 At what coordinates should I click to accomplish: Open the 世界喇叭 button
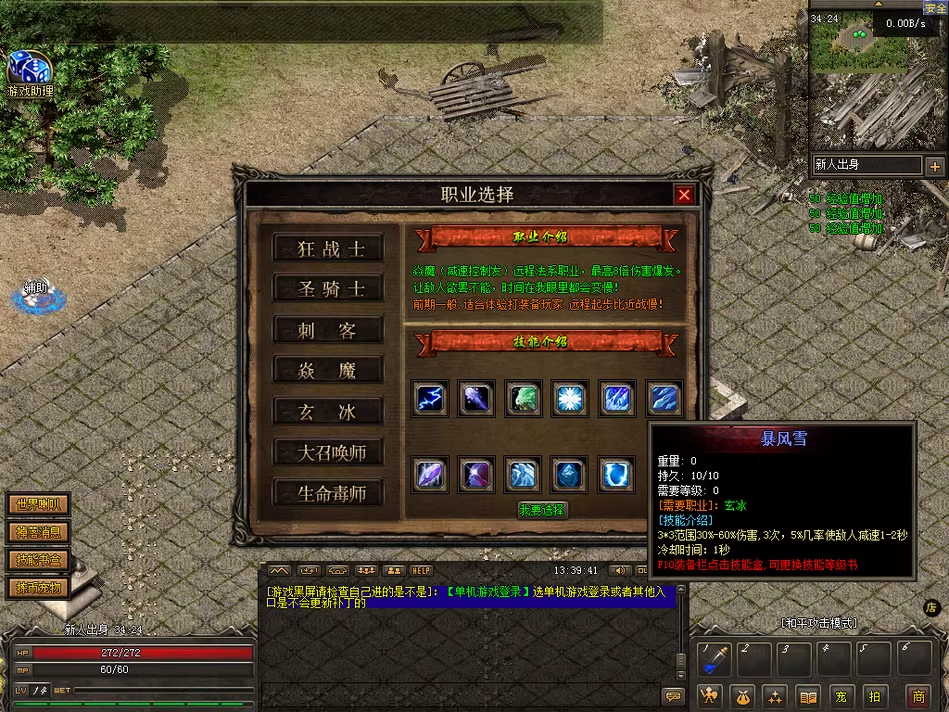pos(40,505)
